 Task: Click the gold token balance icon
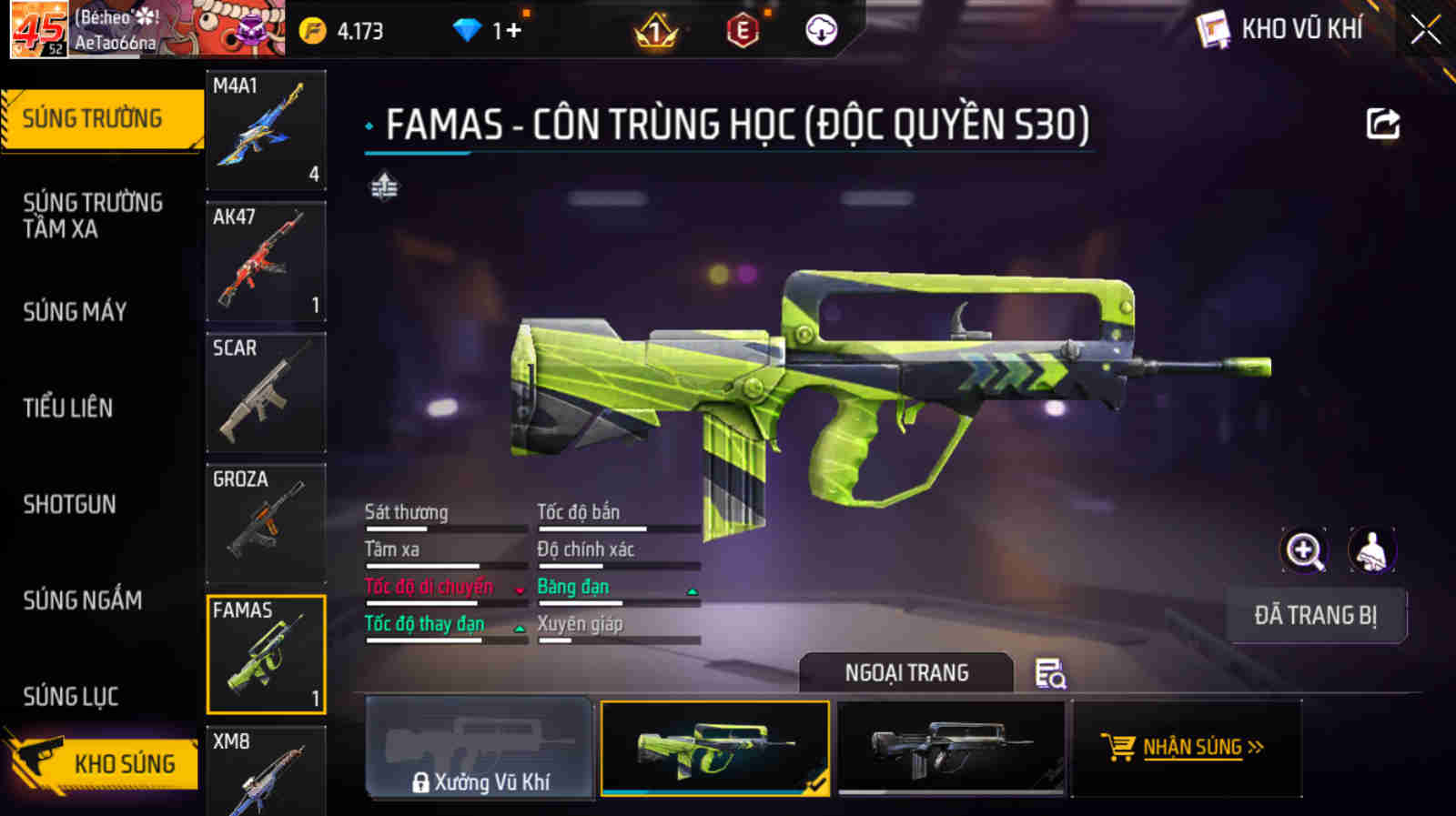point(313,29)
